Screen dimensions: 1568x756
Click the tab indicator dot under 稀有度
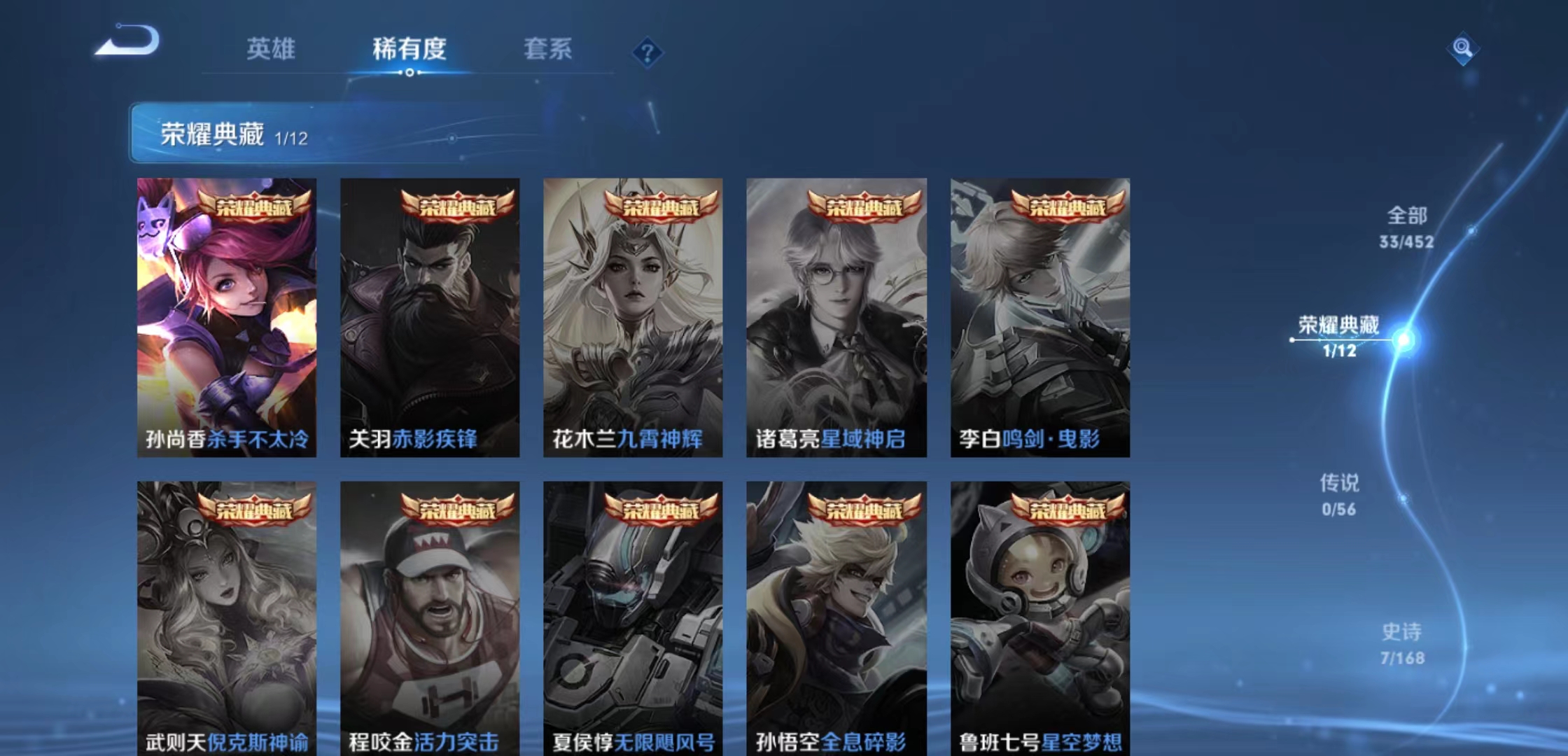(409, 73)
